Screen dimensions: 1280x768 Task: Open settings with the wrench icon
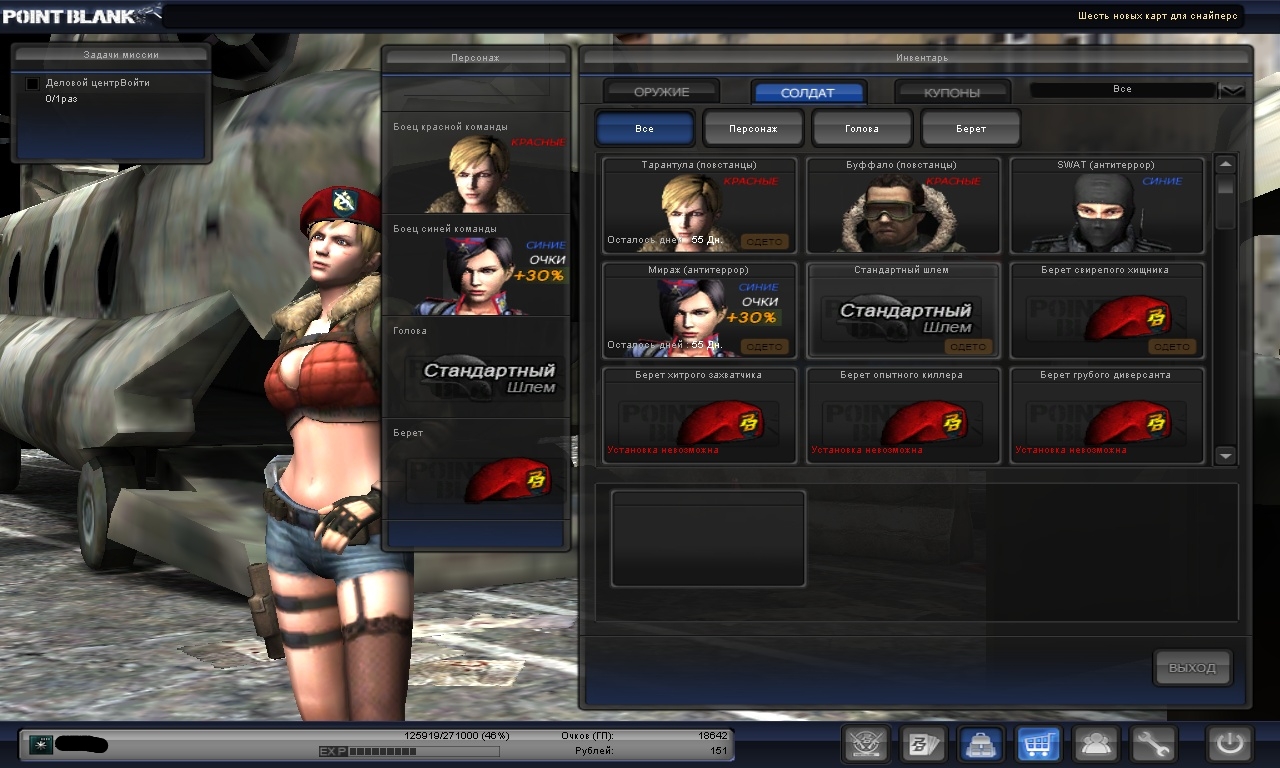coord(1153,744)
